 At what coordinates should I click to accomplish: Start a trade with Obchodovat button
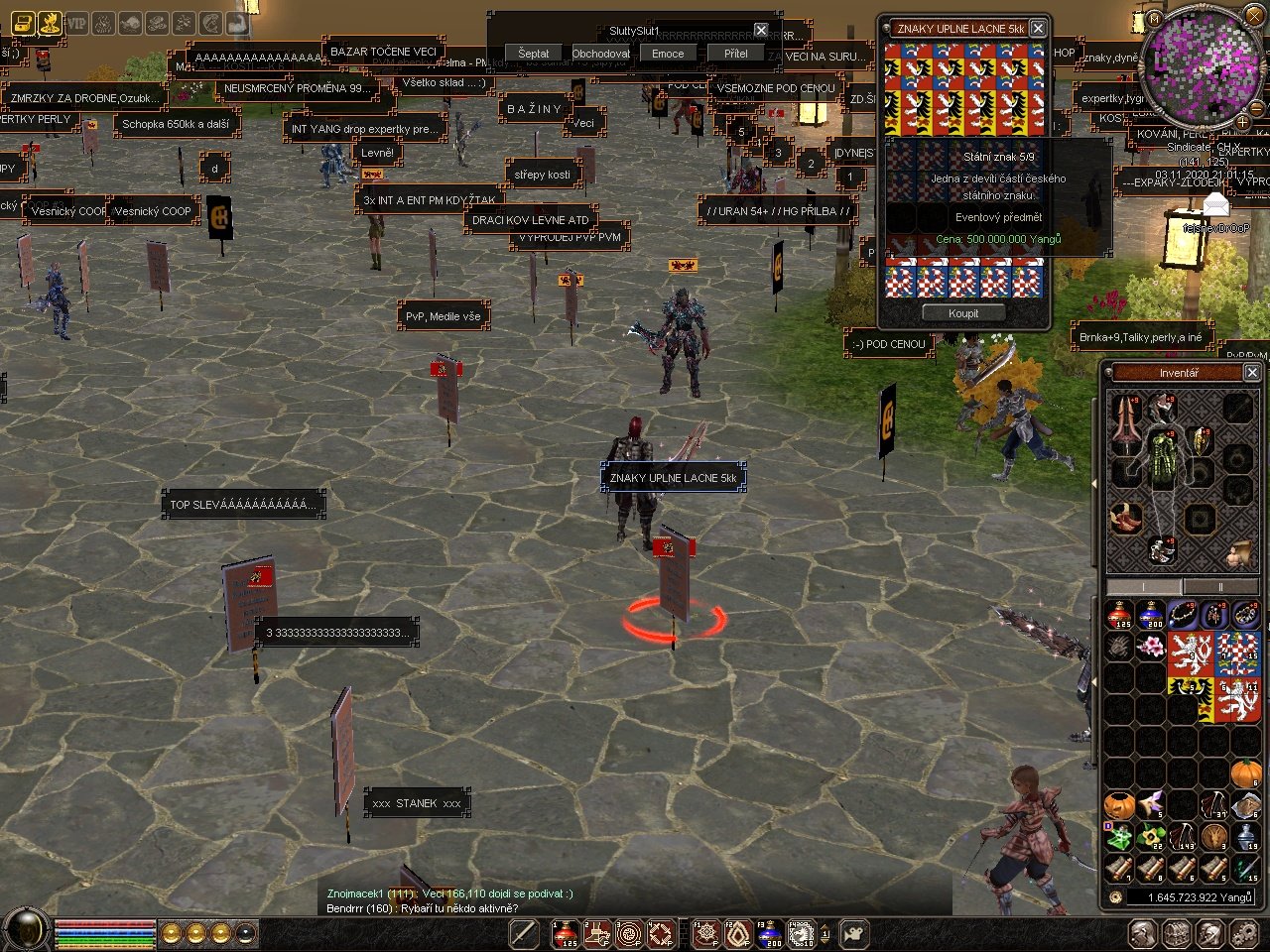pyautogui.click(x=600, y=54)
